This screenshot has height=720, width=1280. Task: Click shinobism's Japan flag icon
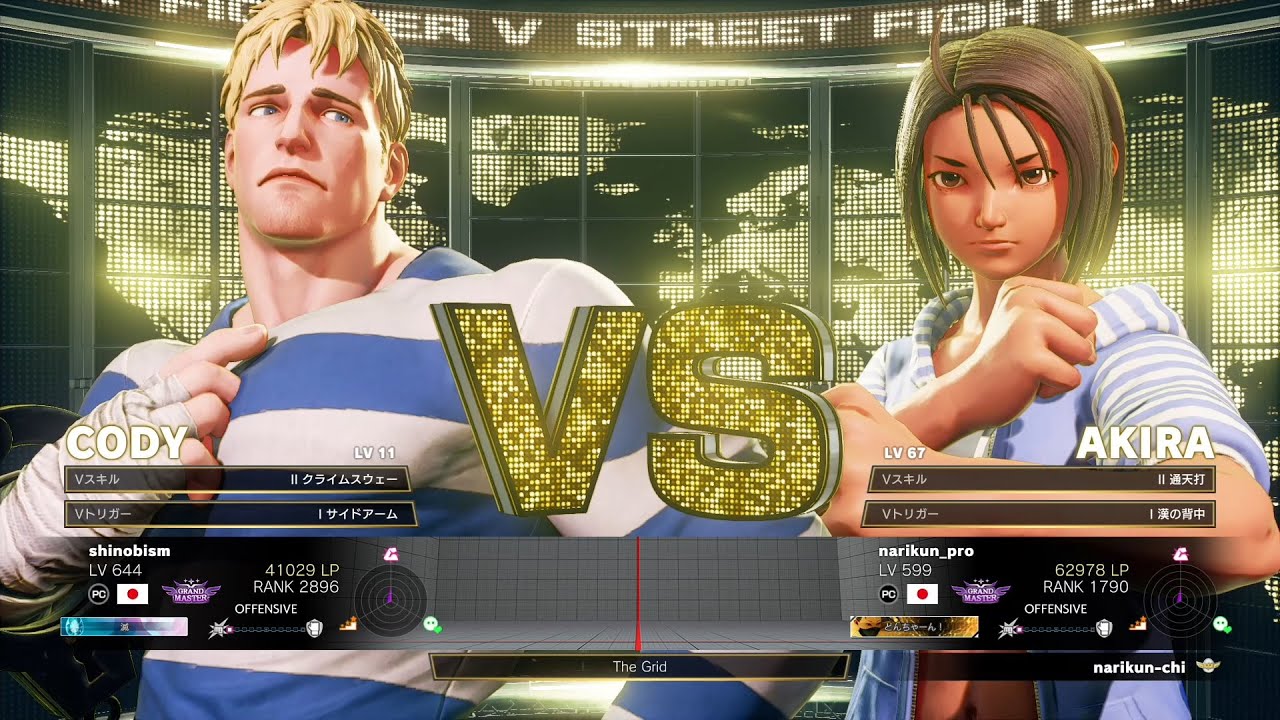132,594
